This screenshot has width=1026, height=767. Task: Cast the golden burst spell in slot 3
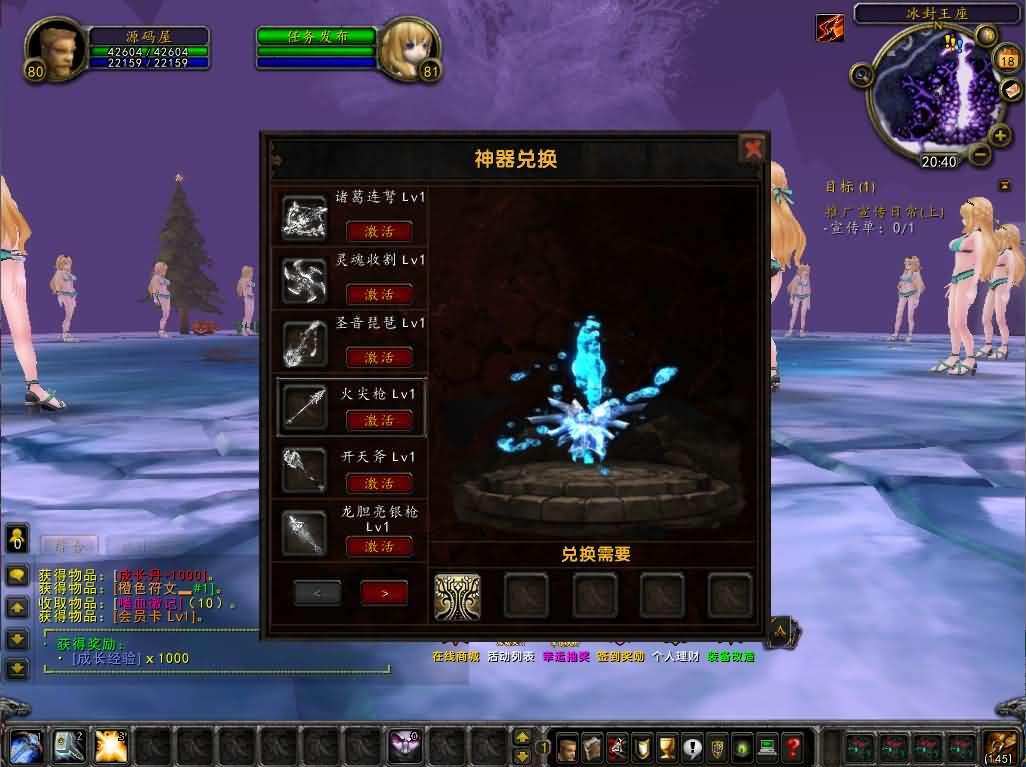tap(110, 746)
